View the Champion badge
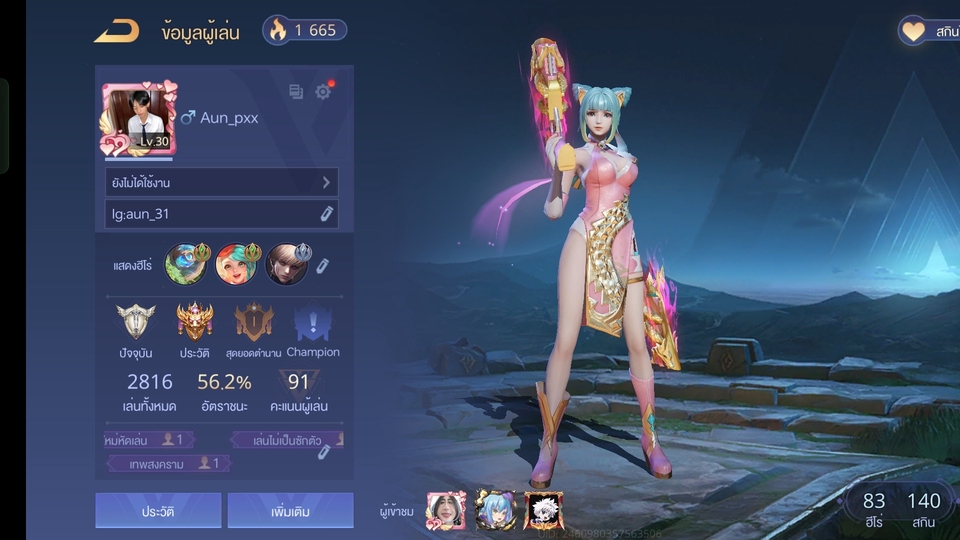The image size is (960, 540). coord(312,323)
